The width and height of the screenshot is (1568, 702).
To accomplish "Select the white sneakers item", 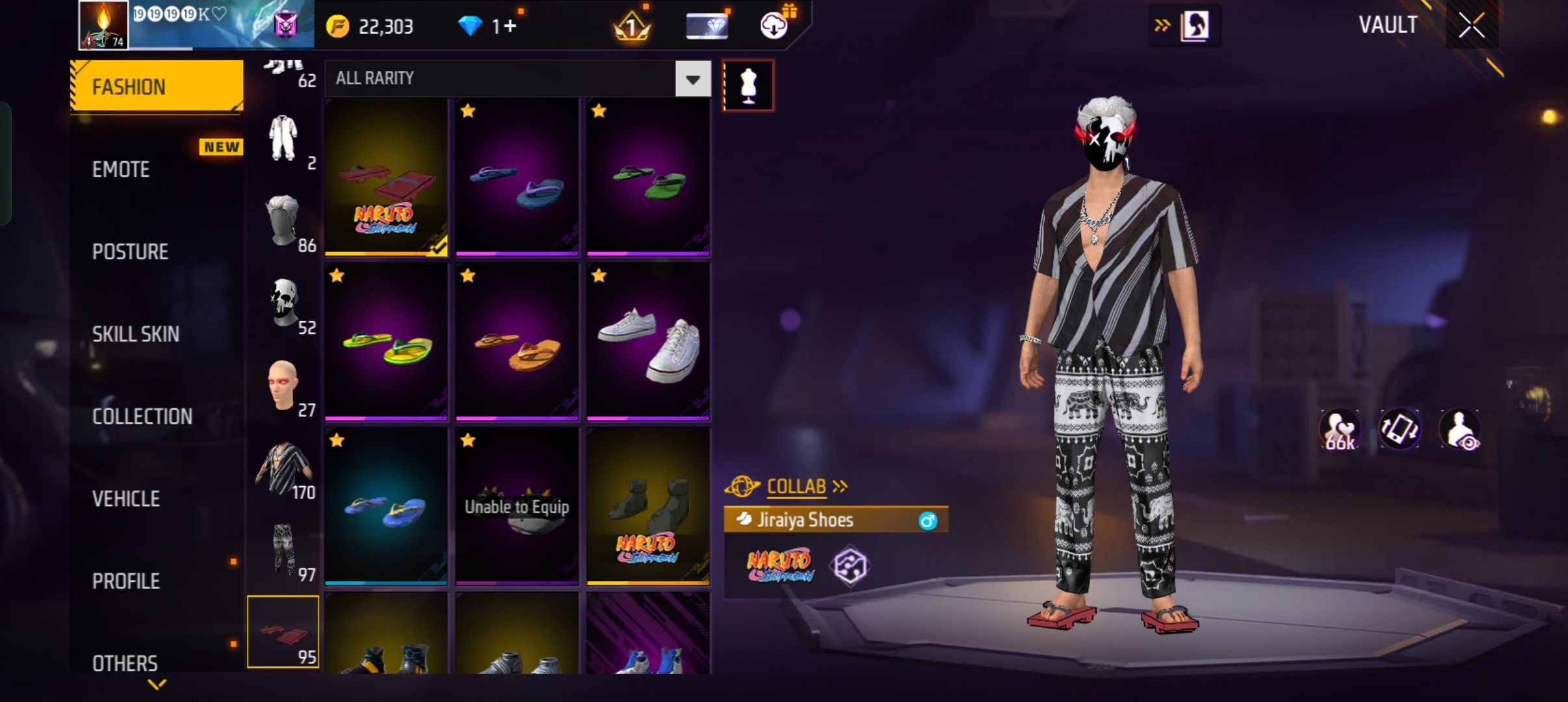I will pos(648,341).
